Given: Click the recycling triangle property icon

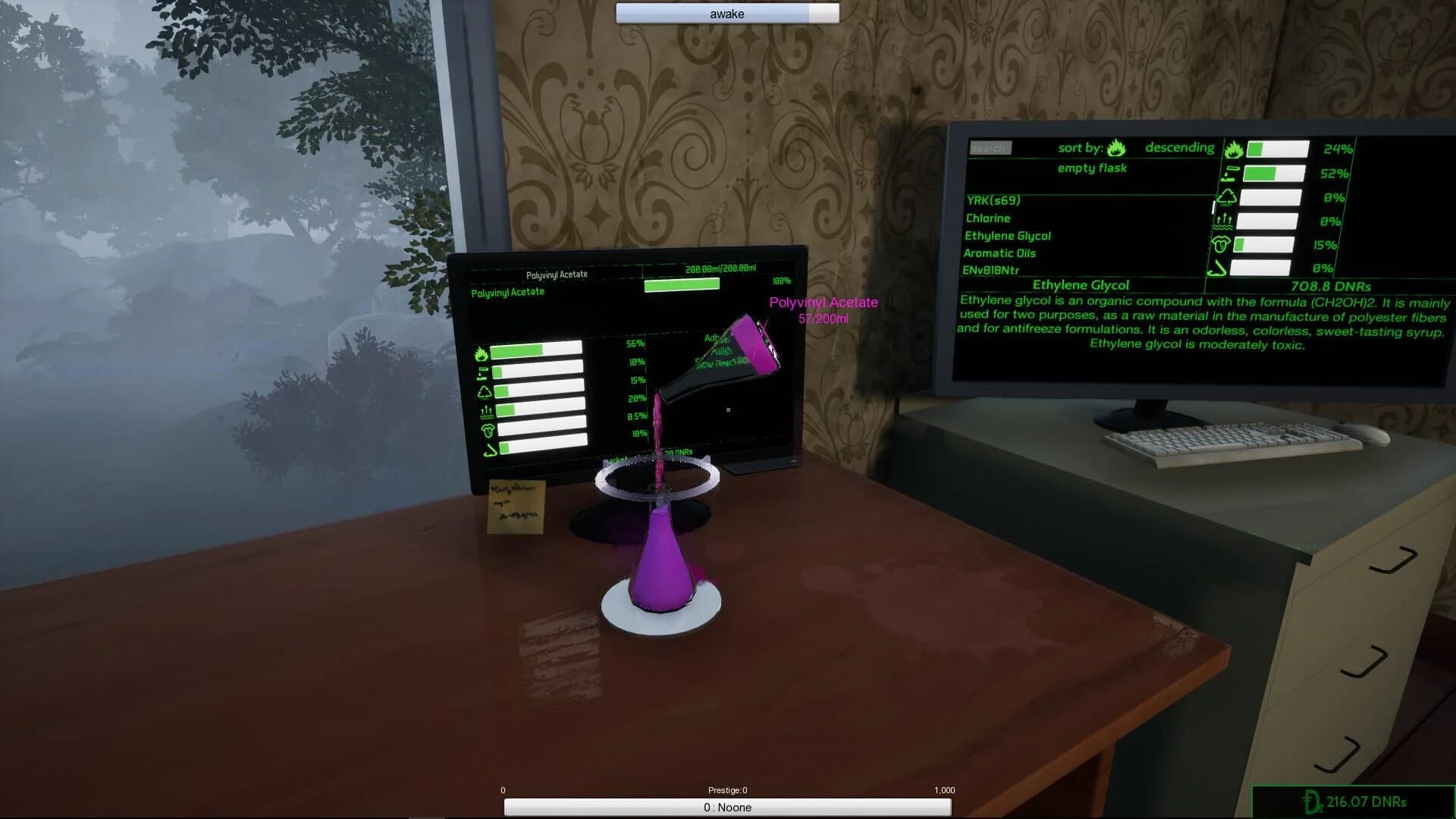Looking at the screenshot, I should tap(1227, 198).
